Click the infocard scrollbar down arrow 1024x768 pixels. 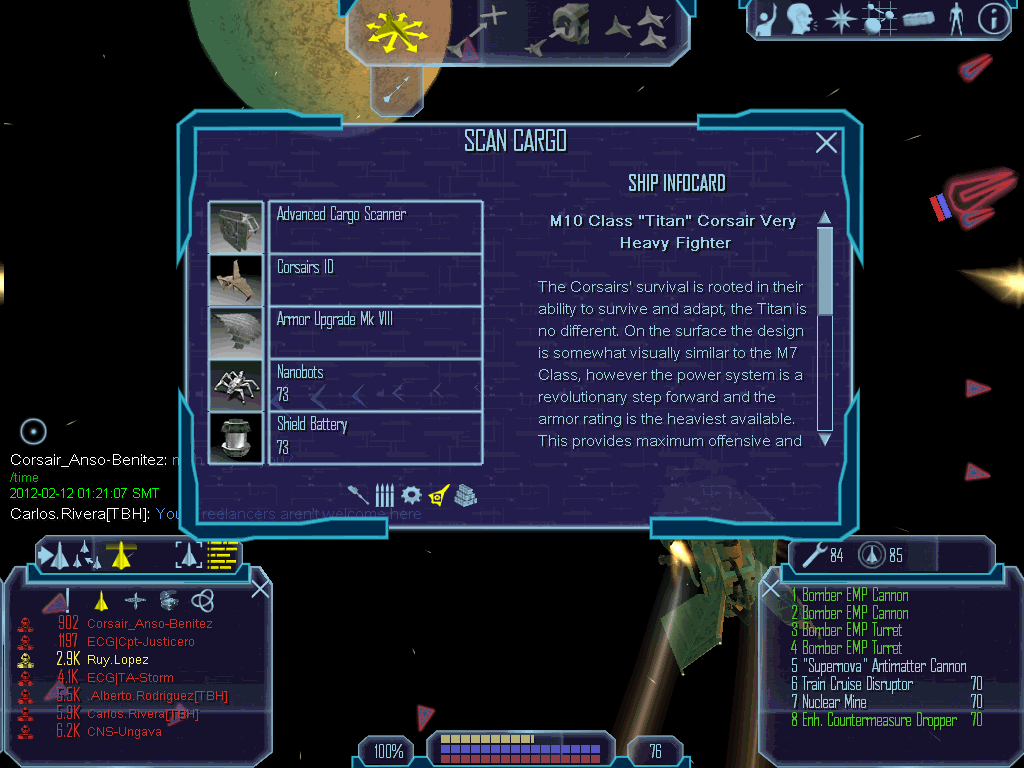pyautogui.click(x=825, y=438)
